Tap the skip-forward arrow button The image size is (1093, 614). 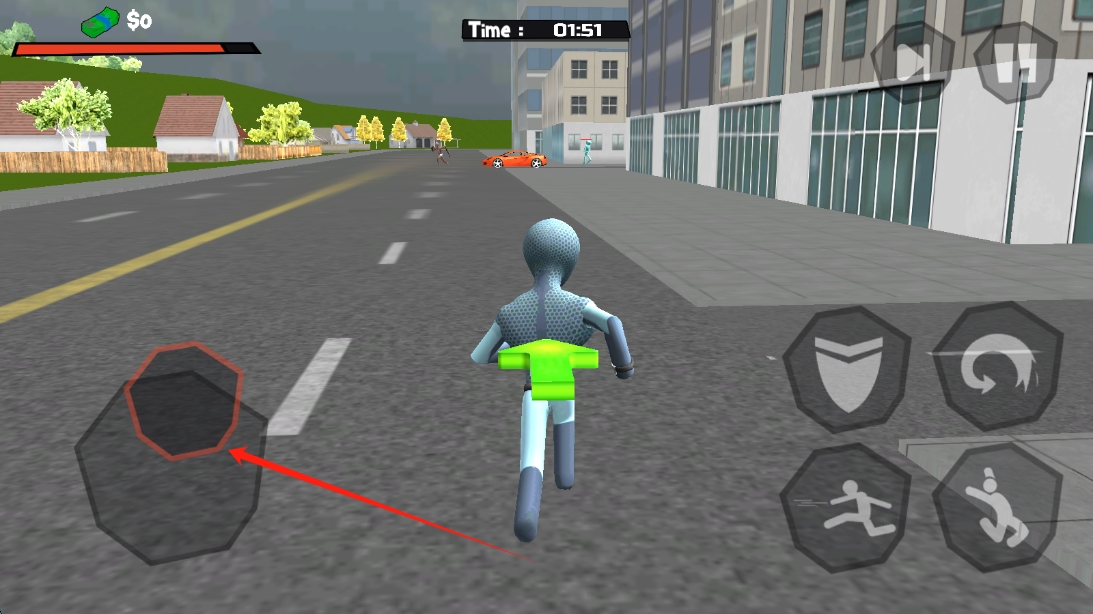[x=912, y=62]
